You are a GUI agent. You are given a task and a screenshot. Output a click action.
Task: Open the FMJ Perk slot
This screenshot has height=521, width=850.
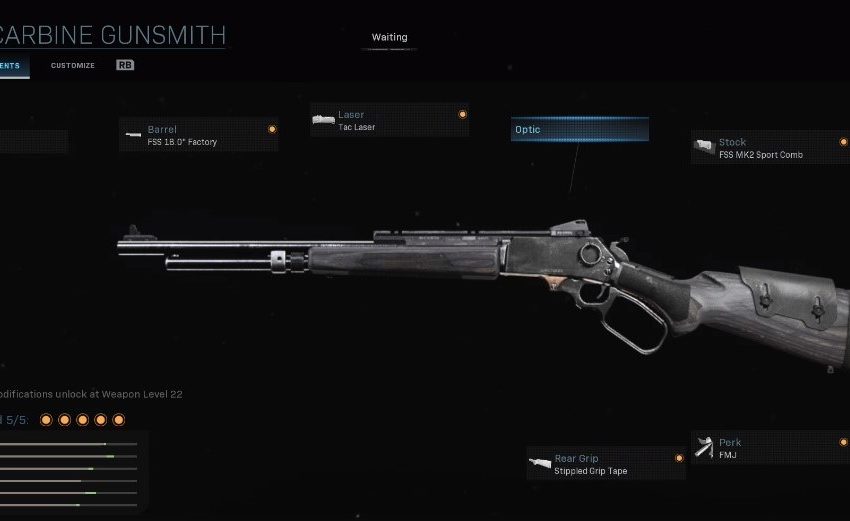coord(768,448)
